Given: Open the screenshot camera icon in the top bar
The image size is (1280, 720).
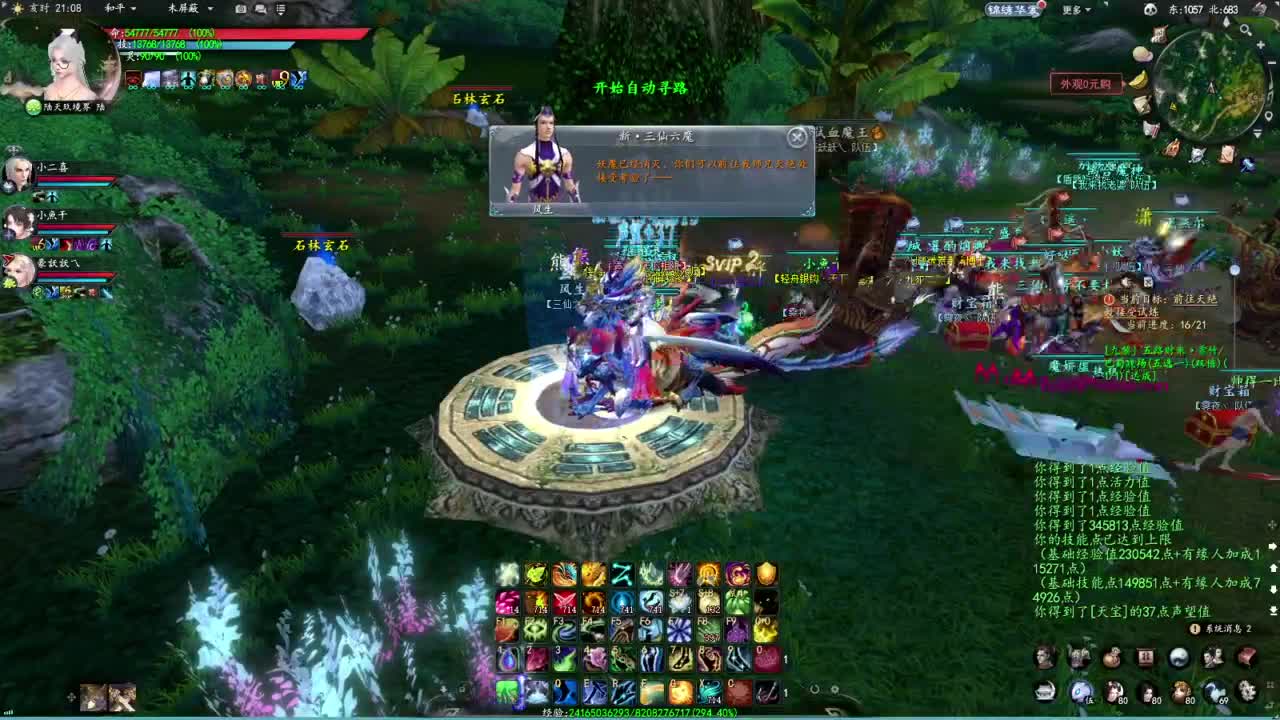Looking at the screenshot, I should tap(239, 8).
